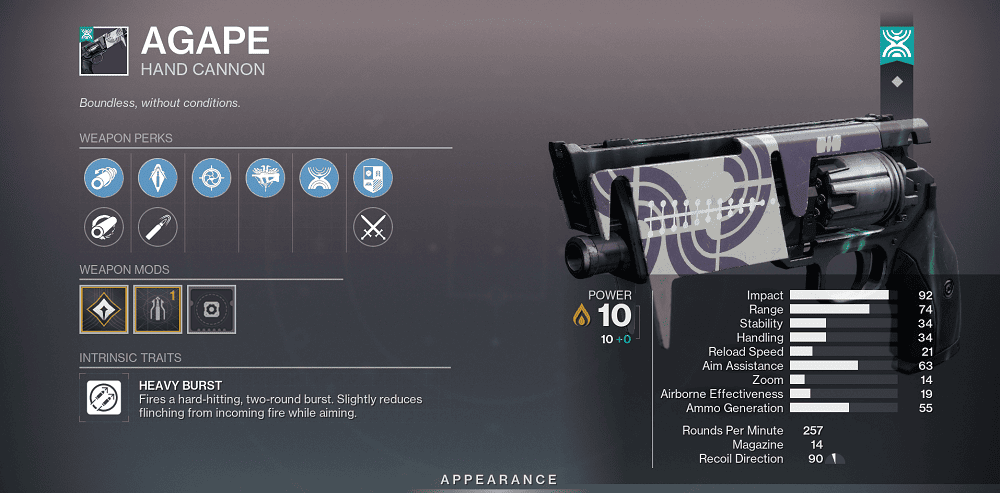The height and width of the screenshot is (493, 1000).
Task: View the hourglass-arc origin trait perk
Action: [x=319, y=179]
